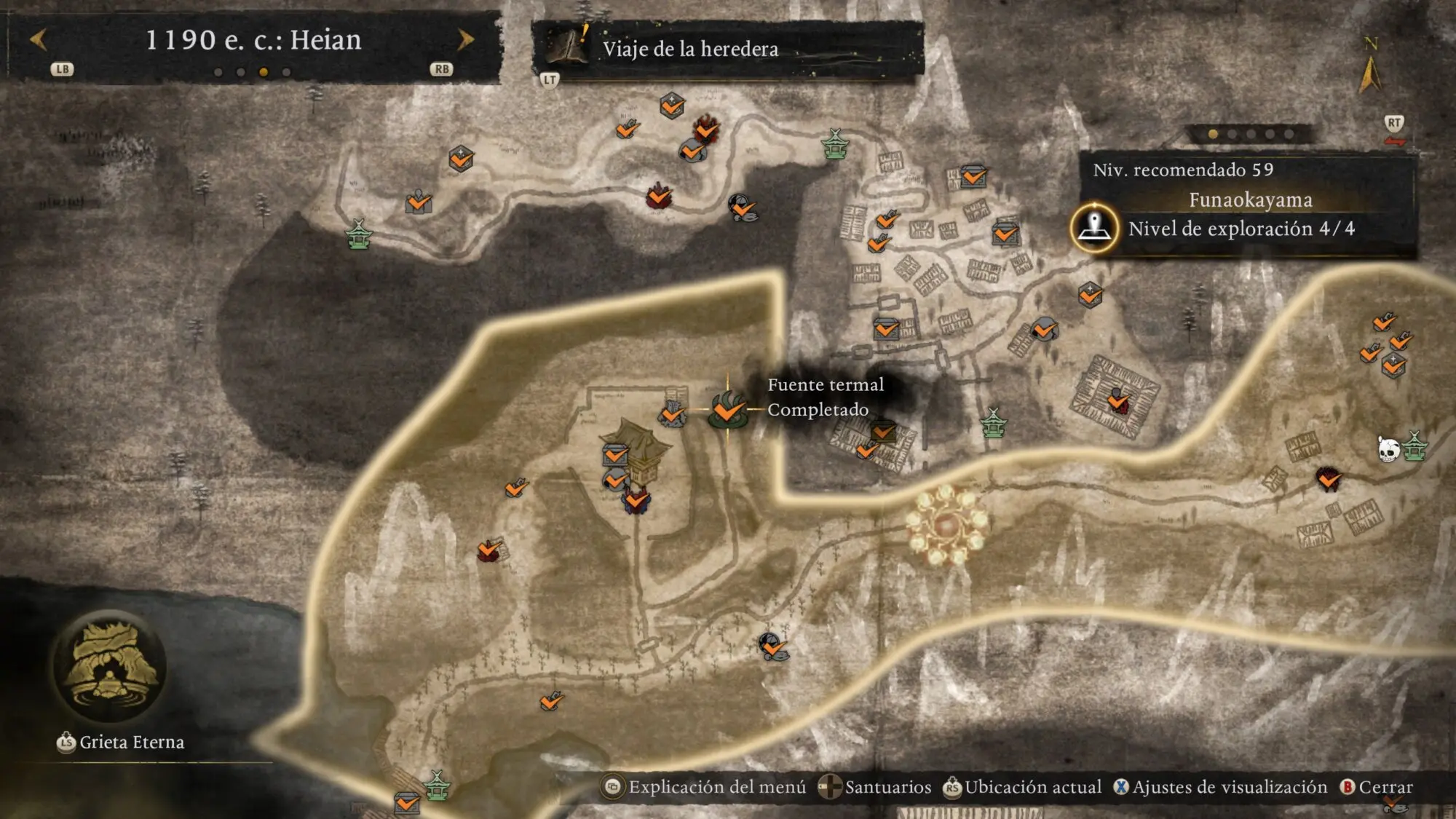
Task: Close the map with Cerrar
Action: tap(1377, 787)
